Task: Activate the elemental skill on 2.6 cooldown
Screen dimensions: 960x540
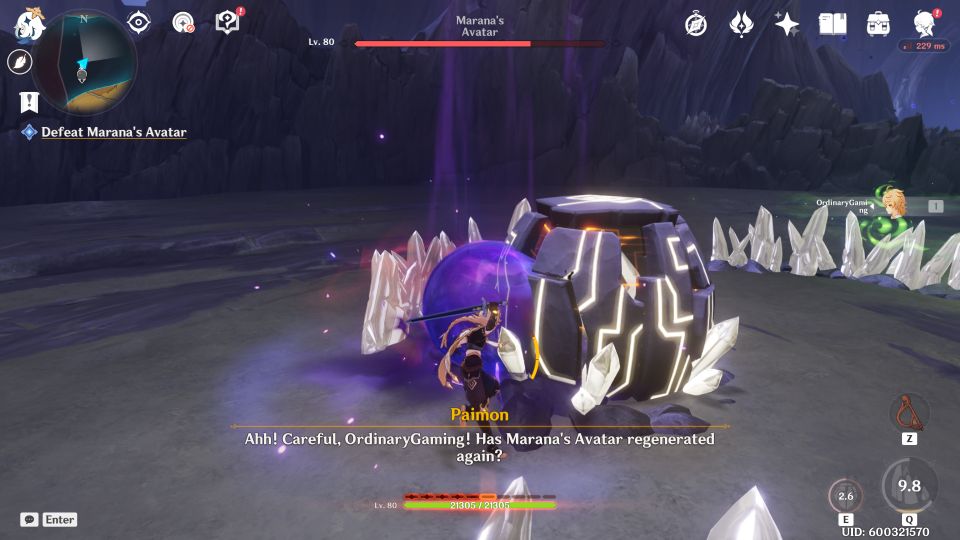Action: pyautogui.click(x=845, y=496)
